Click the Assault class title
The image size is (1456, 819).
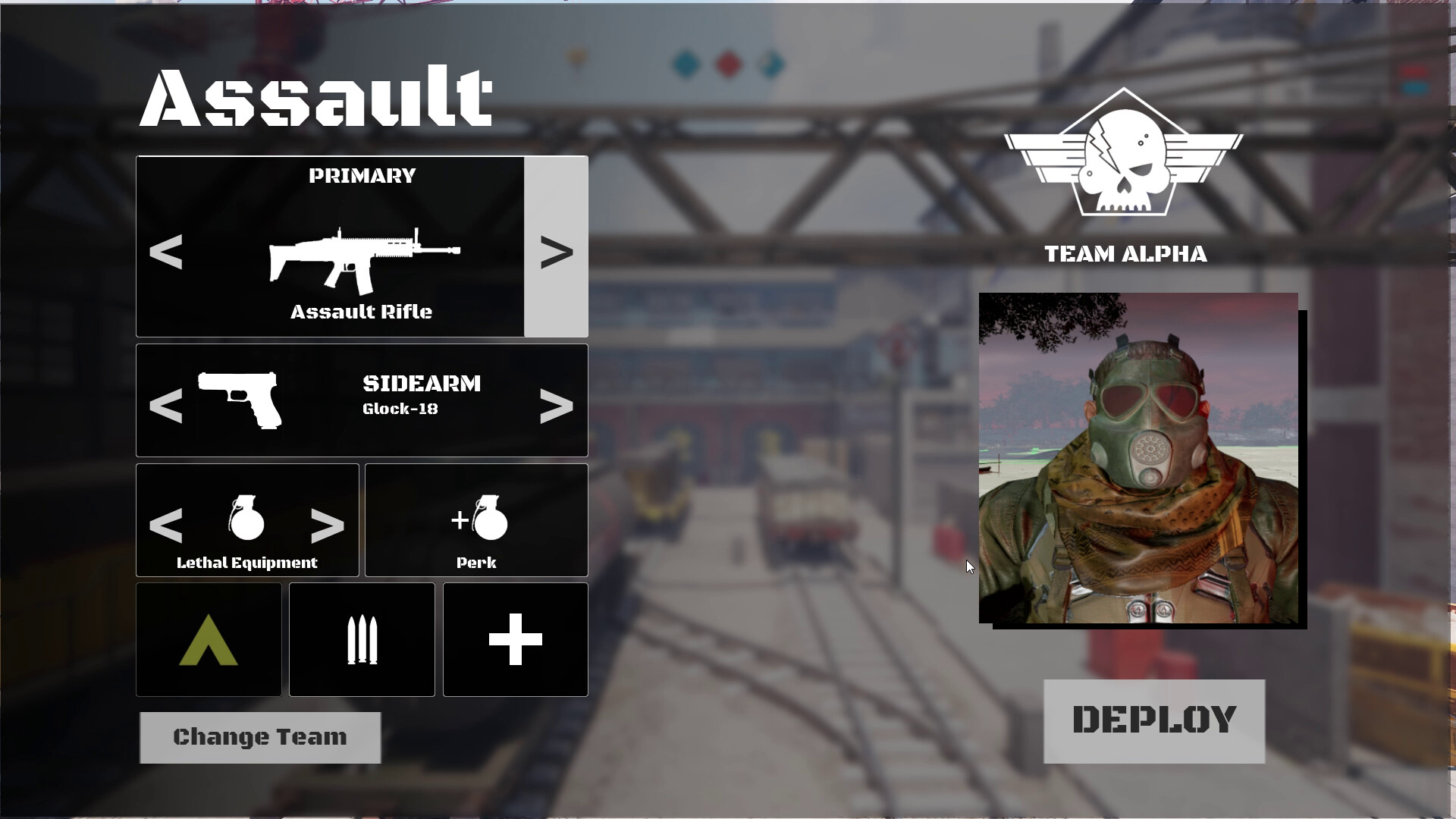click(x=316, y=97)
